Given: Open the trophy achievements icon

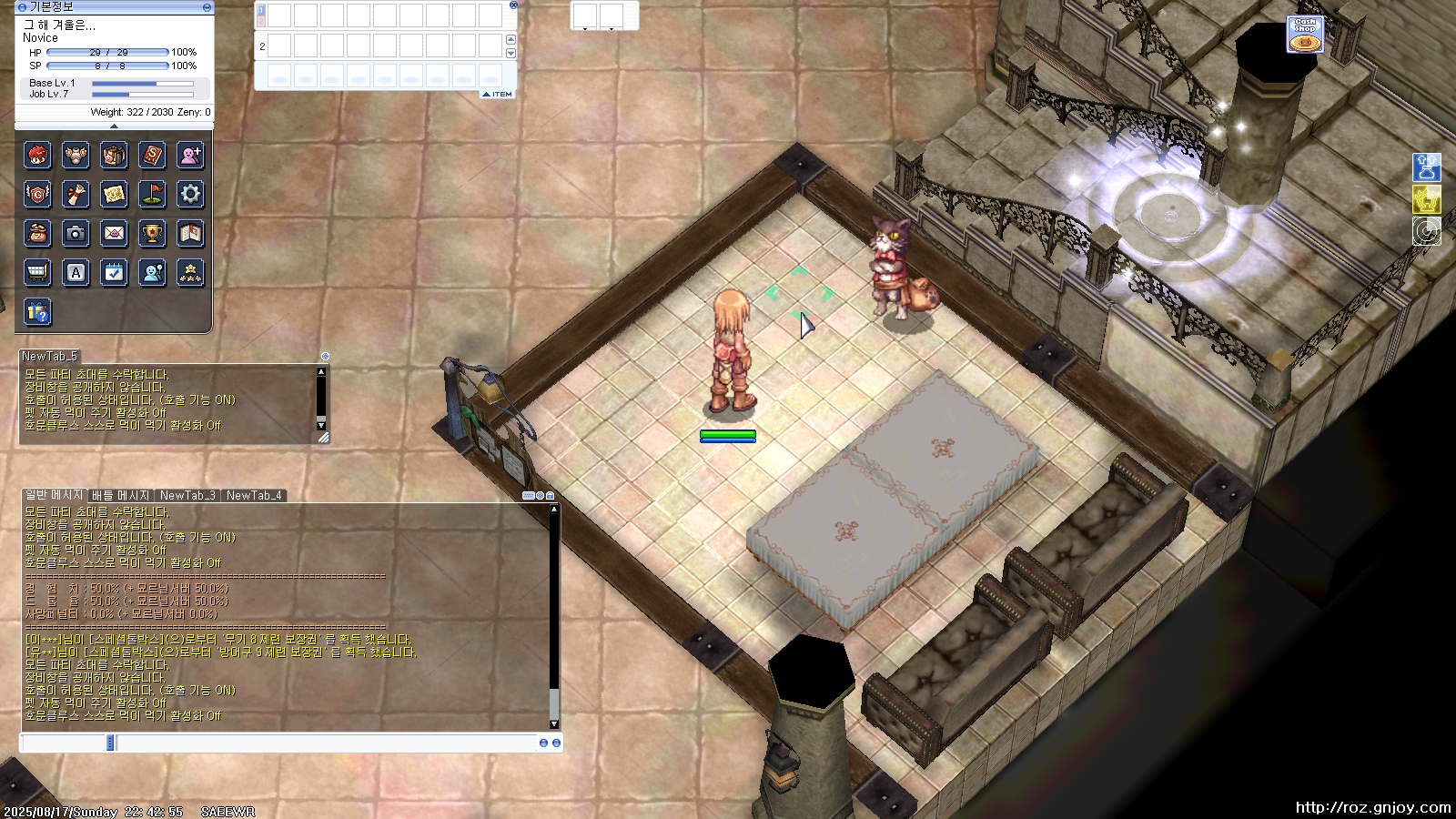Looking at the screenshot, I should click(x=152, y=233).
